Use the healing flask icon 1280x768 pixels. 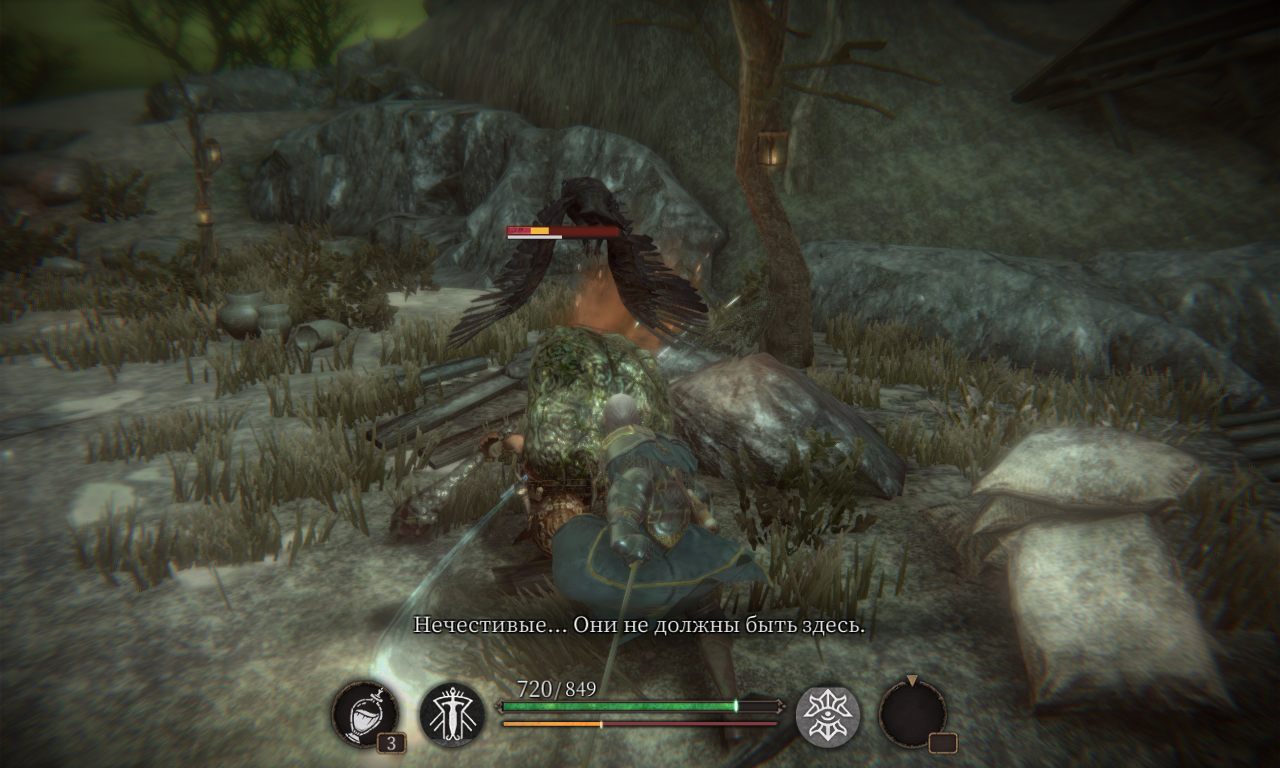(365, 714)
